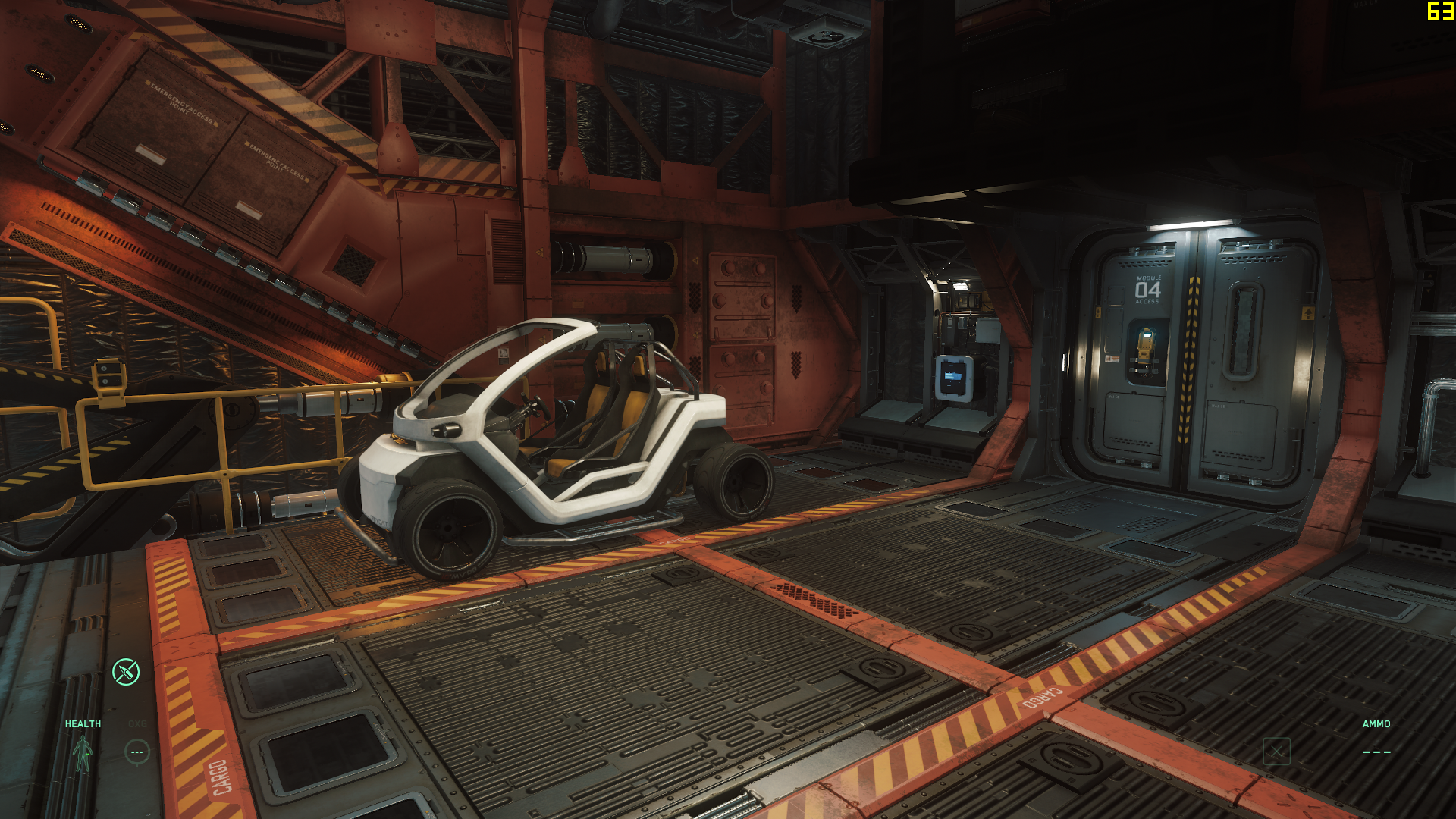This screenshot has height=819, width=1456.
Task: Click the OXG circular gauge icon
Action: [x=137, y=752]
